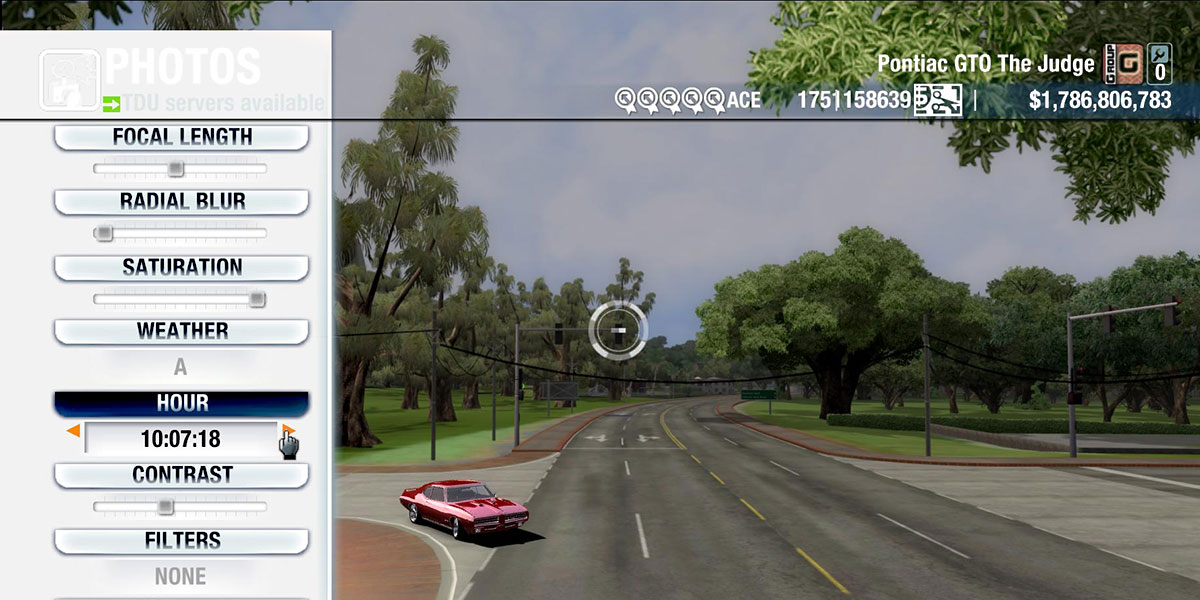Click the Focal Length slider handle
The image size is (1200, 600).
point(175,168)
